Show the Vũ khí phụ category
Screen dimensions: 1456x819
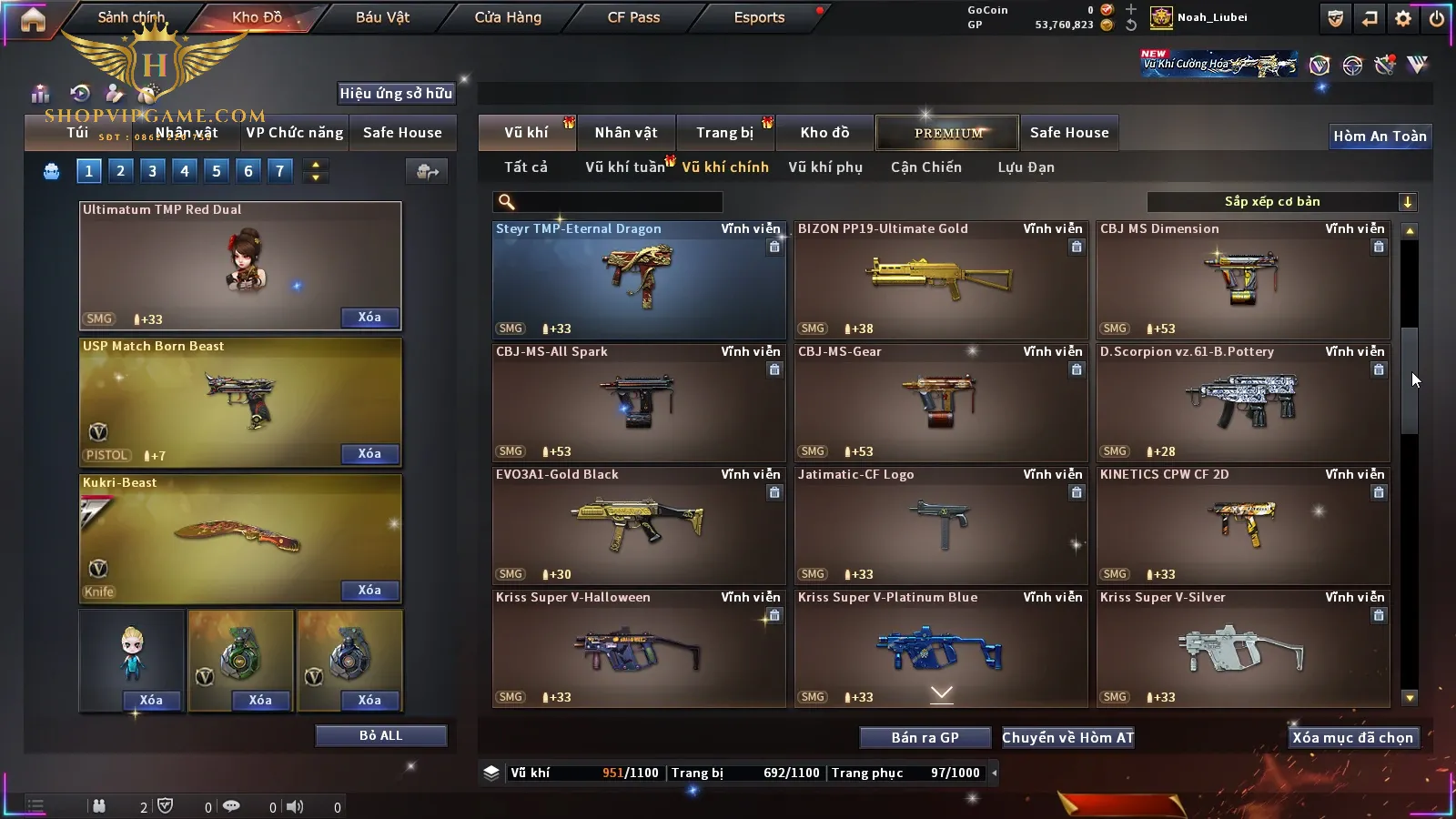(824, 167)
